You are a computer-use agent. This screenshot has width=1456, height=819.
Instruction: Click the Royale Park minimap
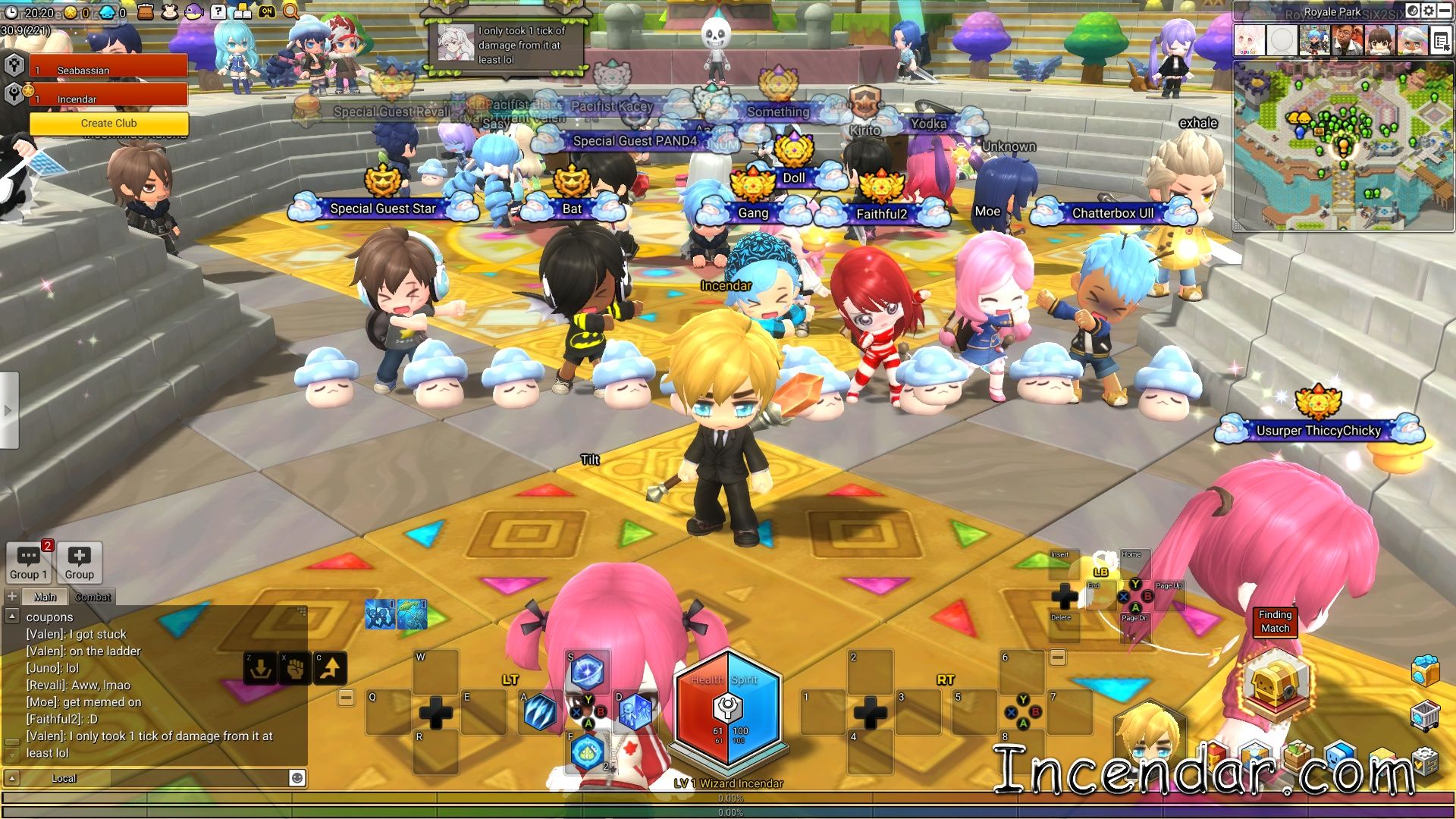coord(1343,144)
